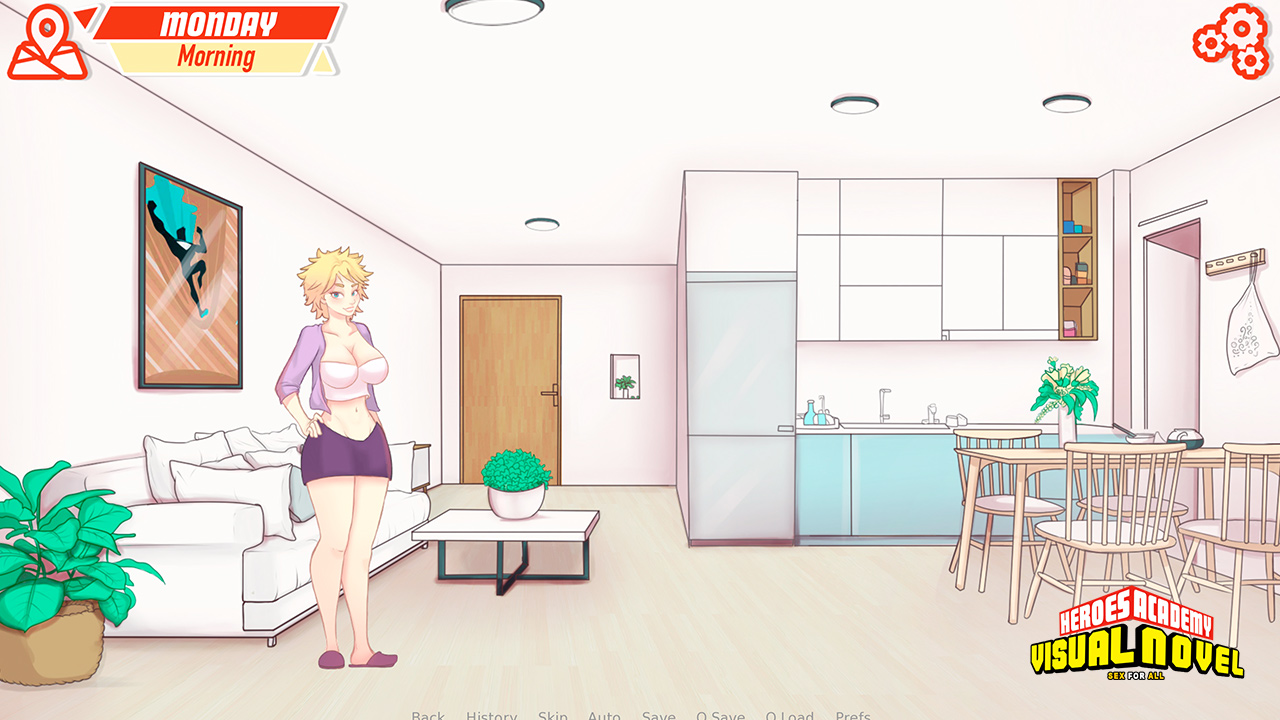
Task: Open the History log
Action: coord(491,715)
